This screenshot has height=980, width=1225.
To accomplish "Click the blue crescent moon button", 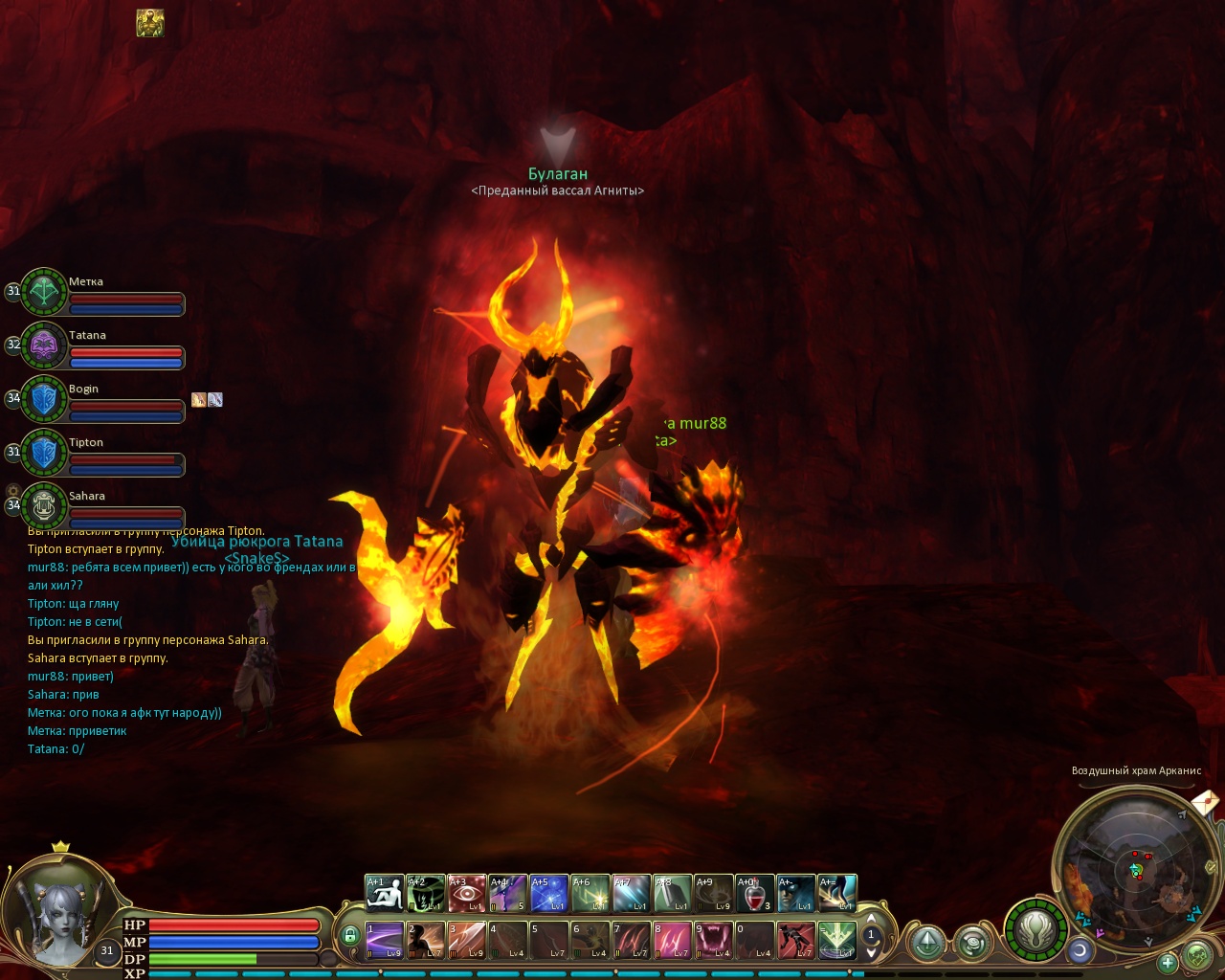I will 1080,949.
